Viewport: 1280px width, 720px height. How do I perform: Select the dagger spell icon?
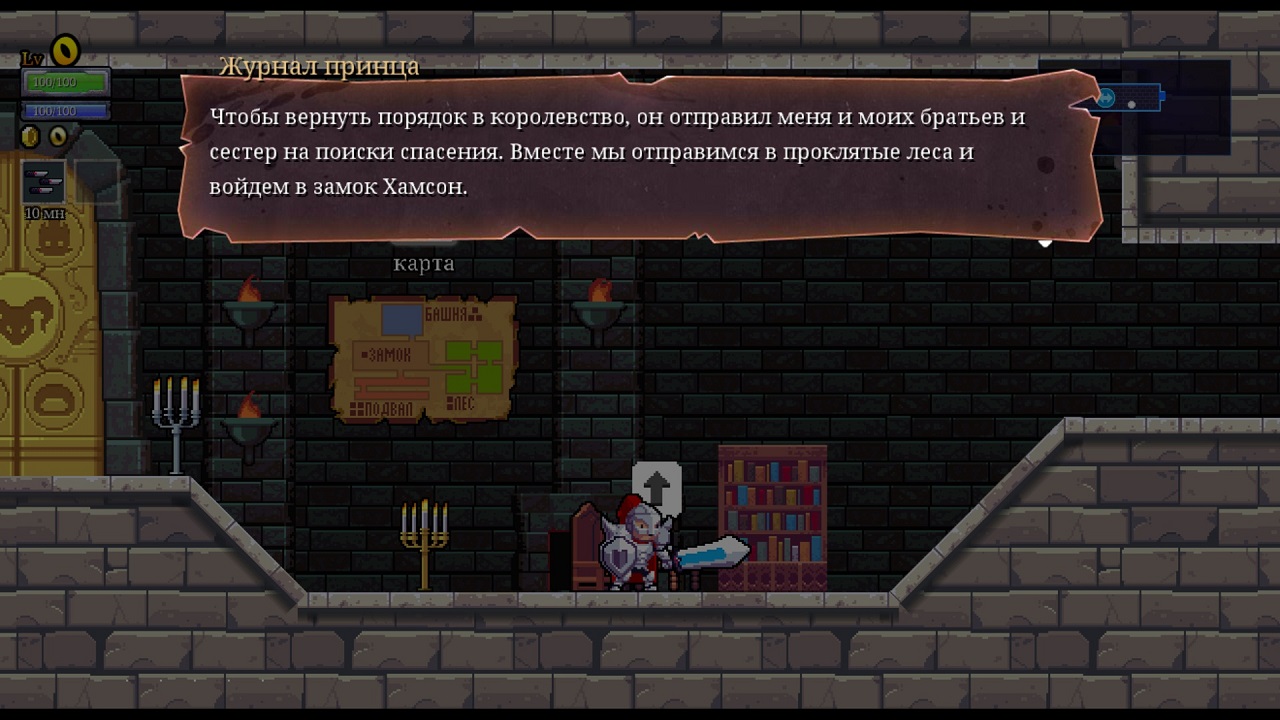43,183
